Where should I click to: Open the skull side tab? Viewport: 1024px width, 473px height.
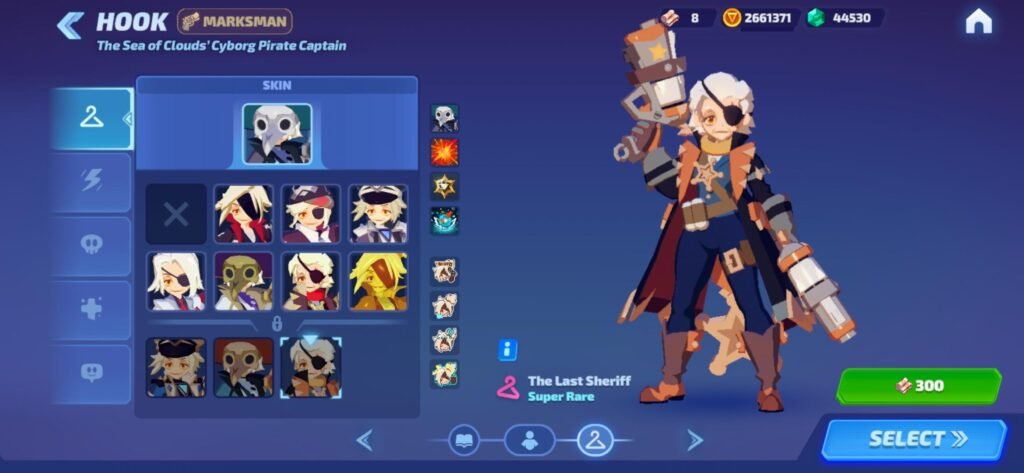coord(92,246)
